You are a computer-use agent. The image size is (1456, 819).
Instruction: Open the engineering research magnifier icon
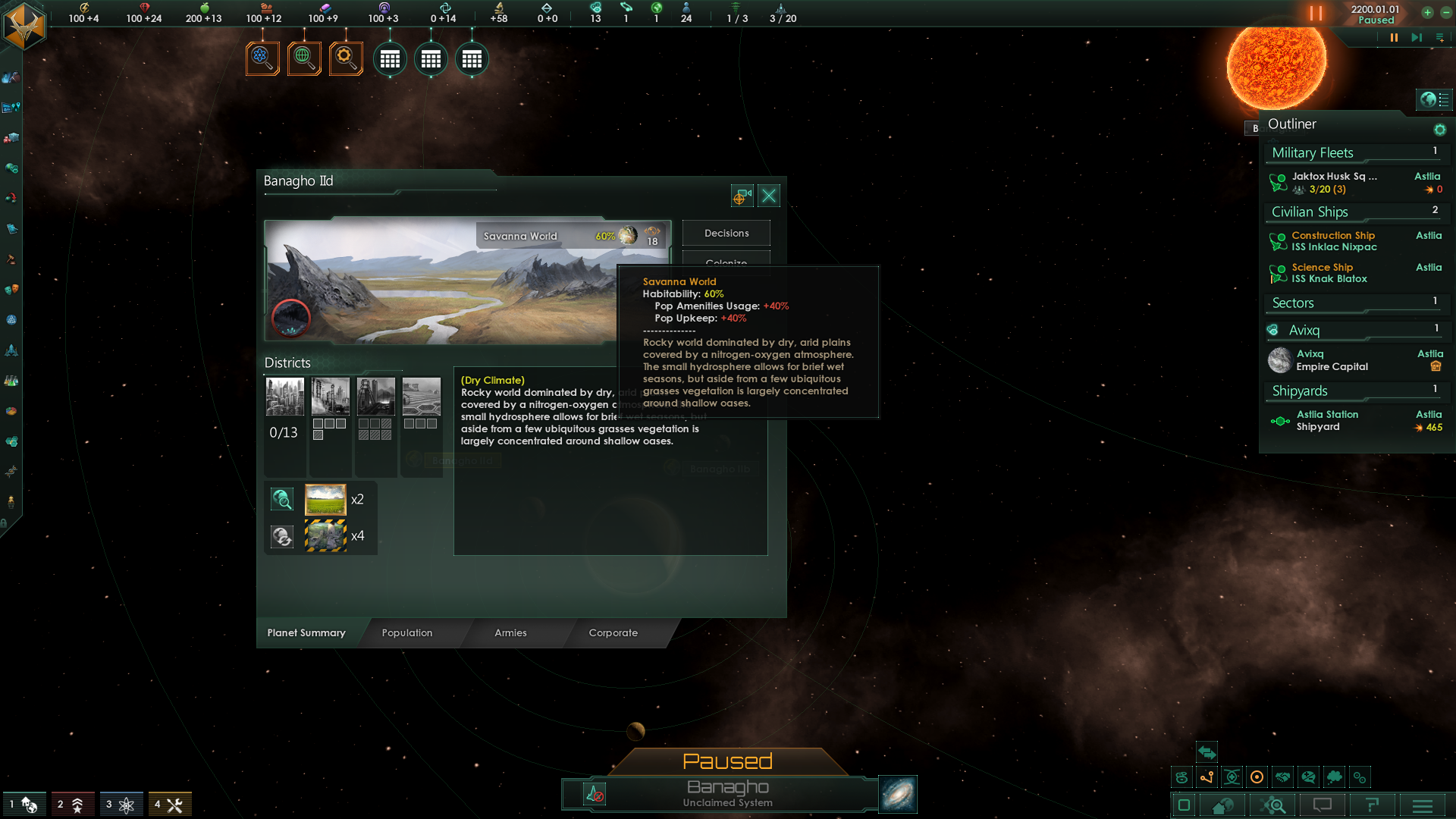pos(346,58)
